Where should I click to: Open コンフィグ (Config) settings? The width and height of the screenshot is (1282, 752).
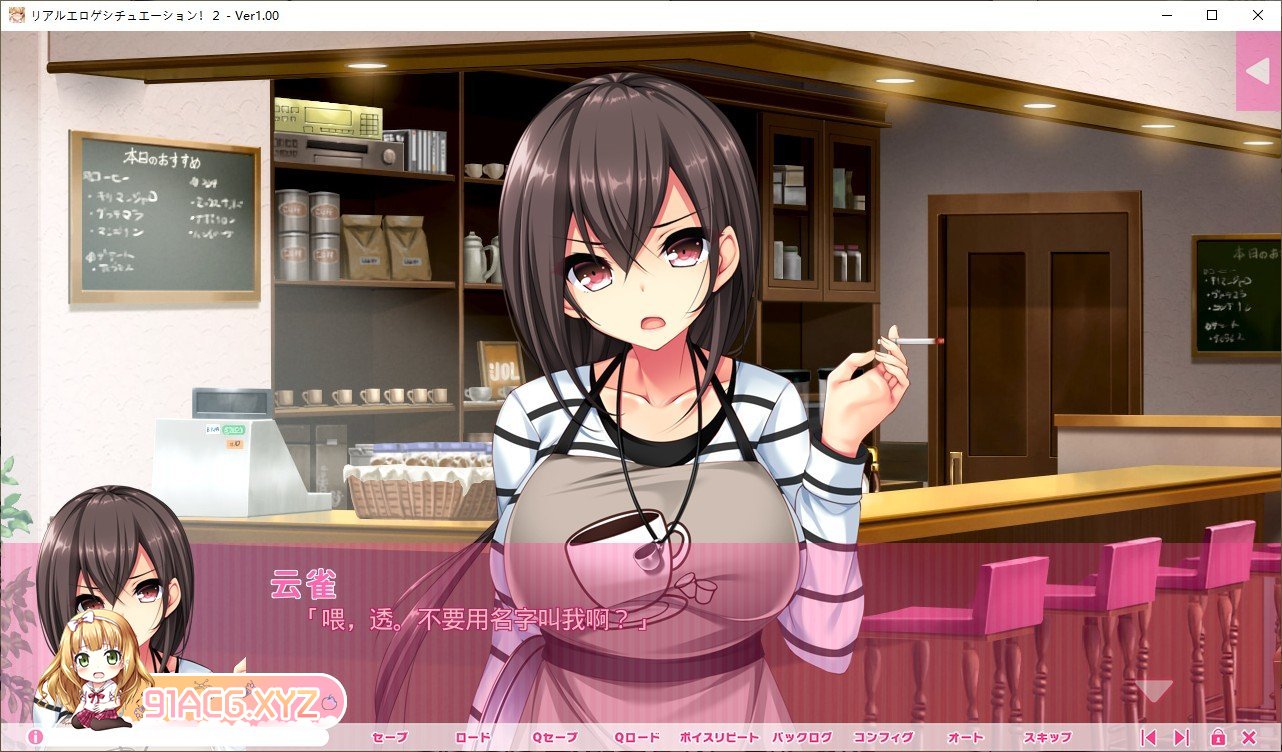(883, 738)
